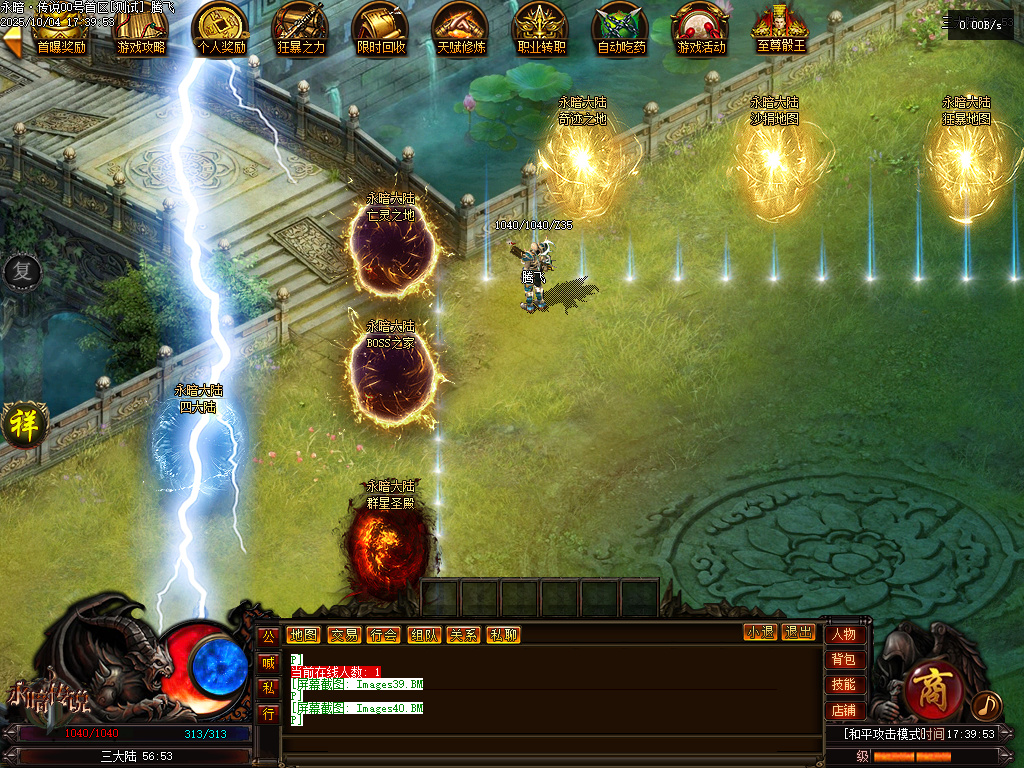Open the 组队 team button

coord(424,634)
